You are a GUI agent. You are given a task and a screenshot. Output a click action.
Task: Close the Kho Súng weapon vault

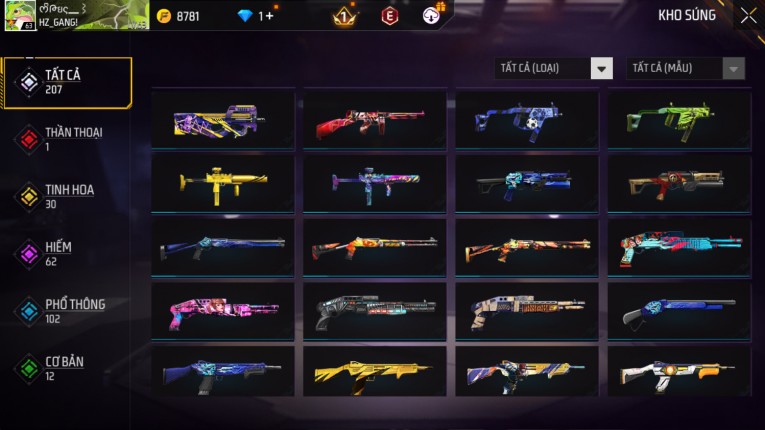click(x=748, y=16)
